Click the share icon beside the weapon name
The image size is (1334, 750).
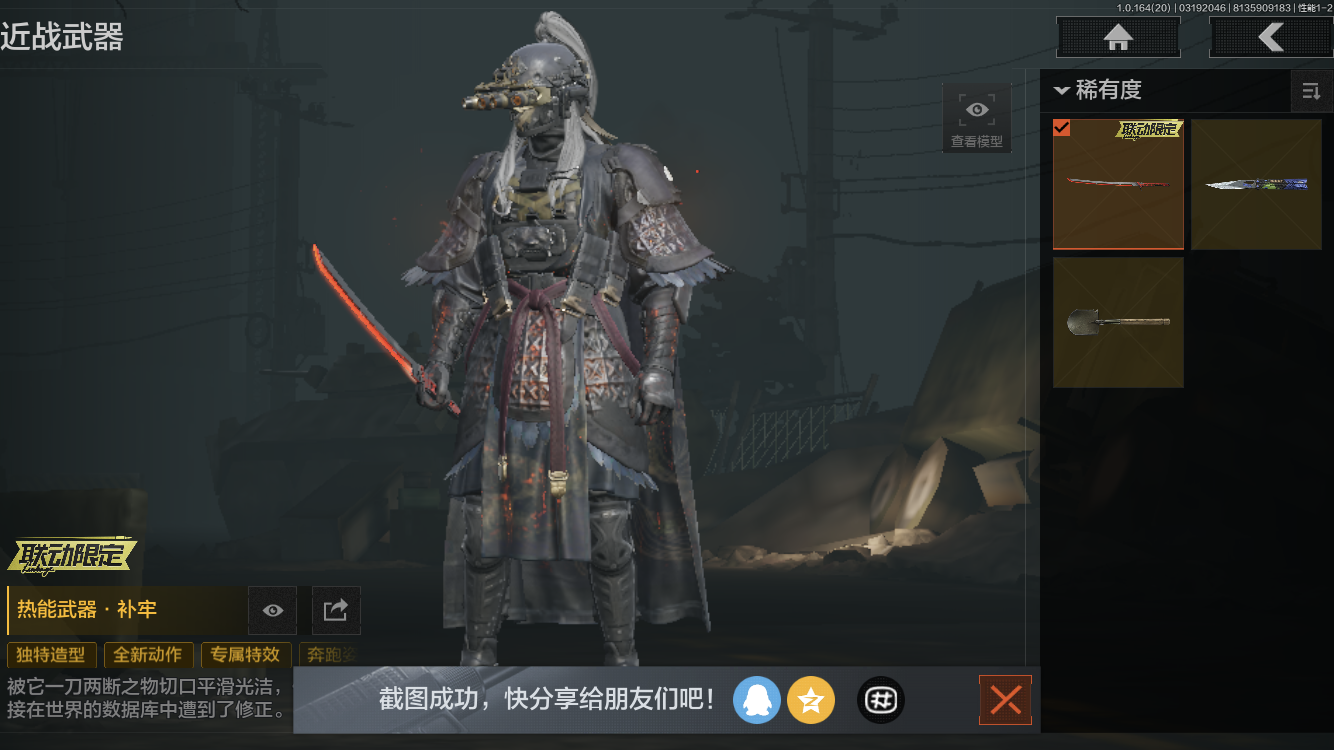[x=335, y=610]
